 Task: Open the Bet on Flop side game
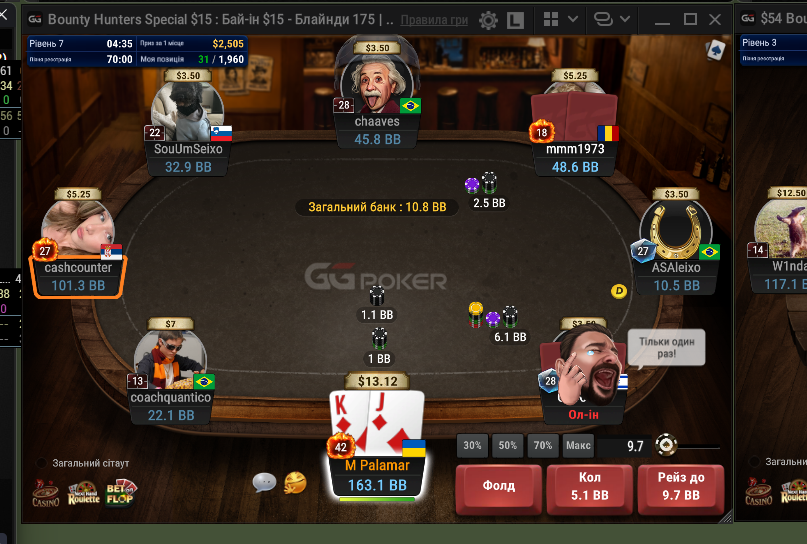121,492
